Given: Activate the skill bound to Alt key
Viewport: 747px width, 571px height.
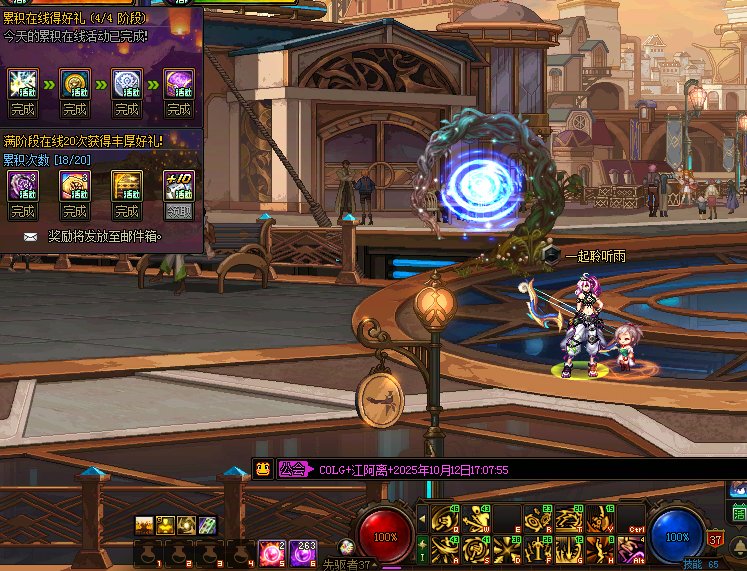Looking at the screenshot, I should [630, 548].
